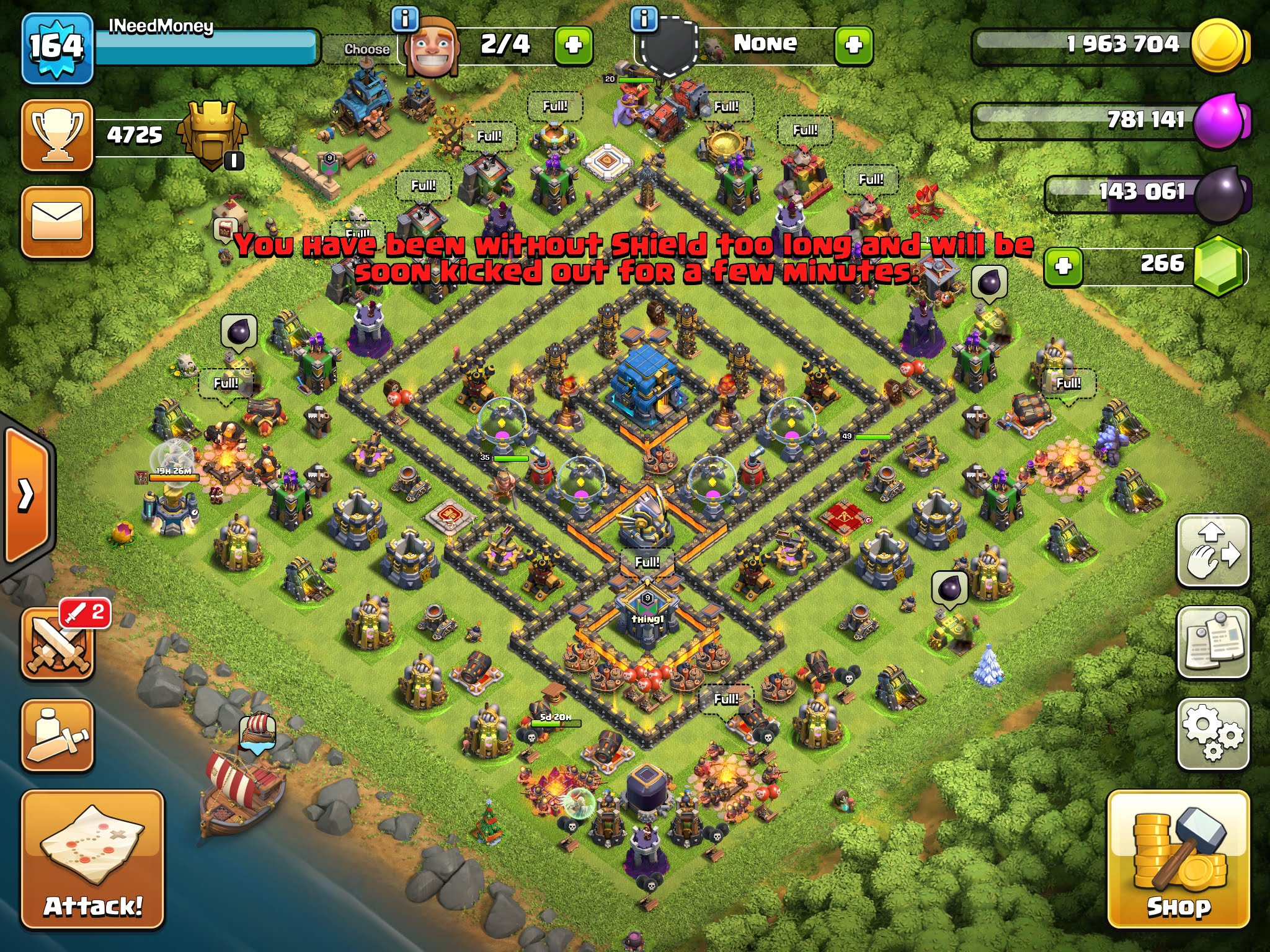Open the army training overview button
Screen dimensions: 1270x952
point(58,736)
